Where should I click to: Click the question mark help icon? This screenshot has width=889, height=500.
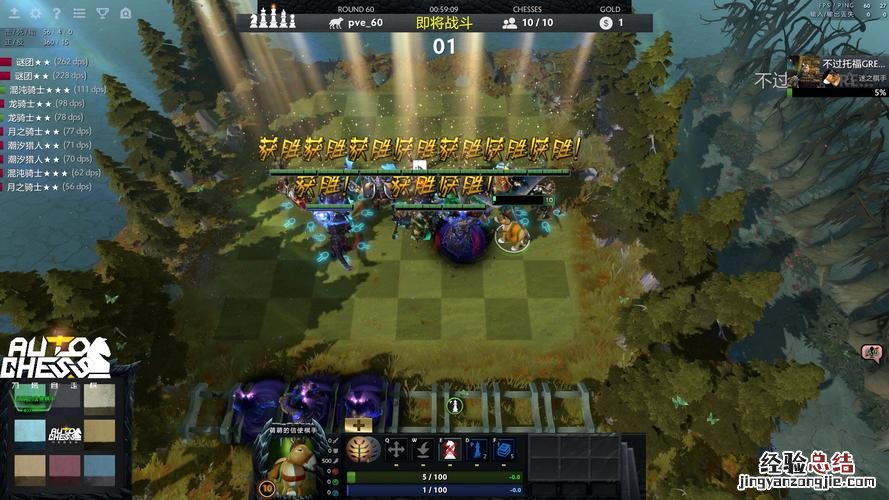click(x=56, y=13)
